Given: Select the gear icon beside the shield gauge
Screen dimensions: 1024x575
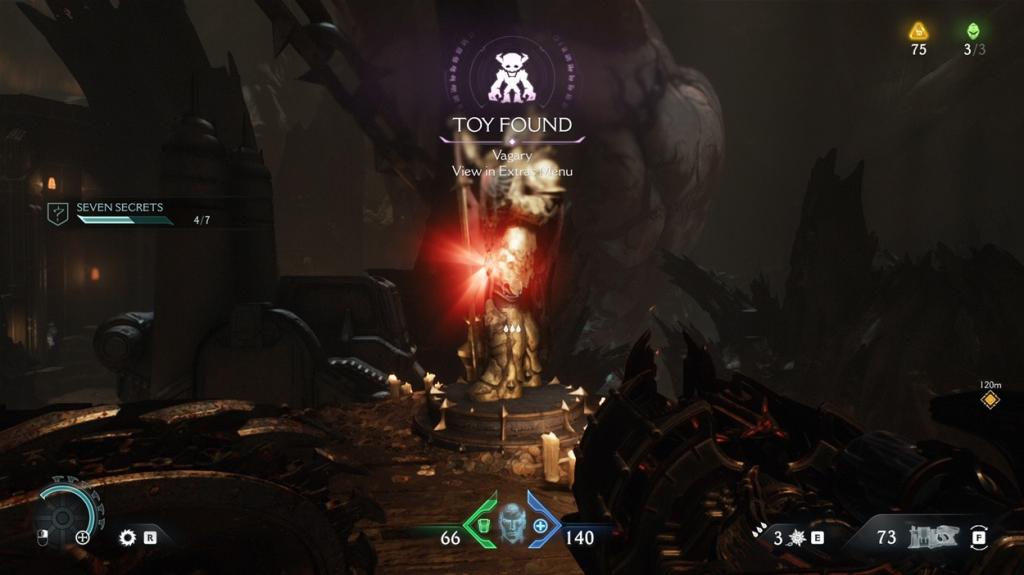Looking at the screenshot, I should point(127,537).
